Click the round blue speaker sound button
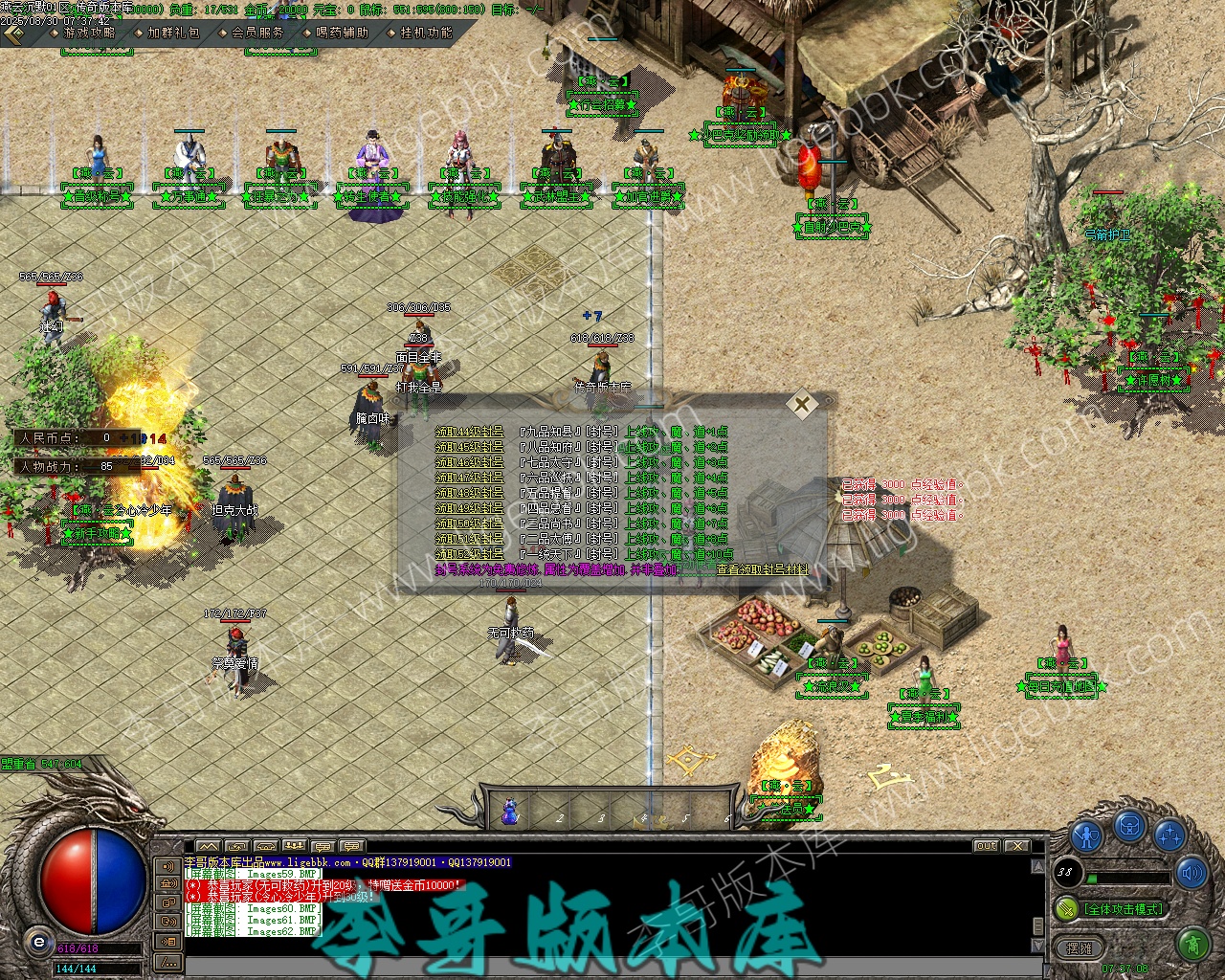 1192,872
